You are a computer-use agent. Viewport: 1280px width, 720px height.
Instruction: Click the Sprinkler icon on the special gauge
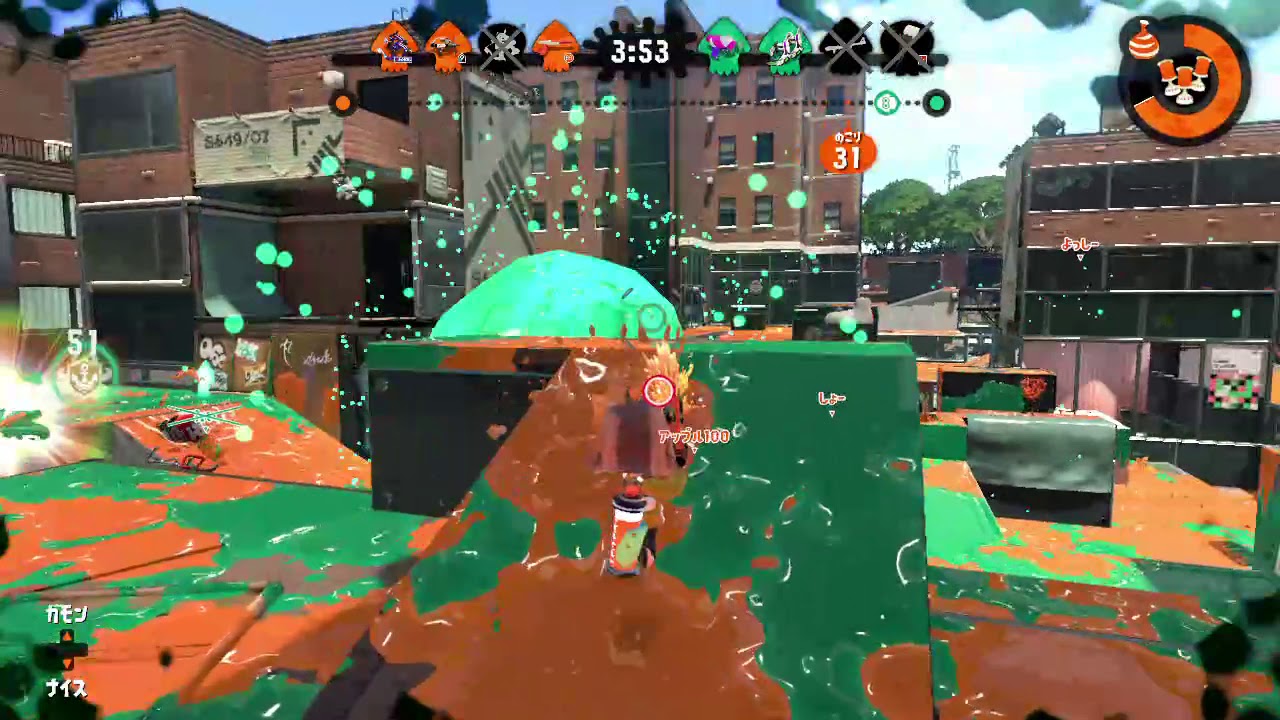pos(1142,43)
